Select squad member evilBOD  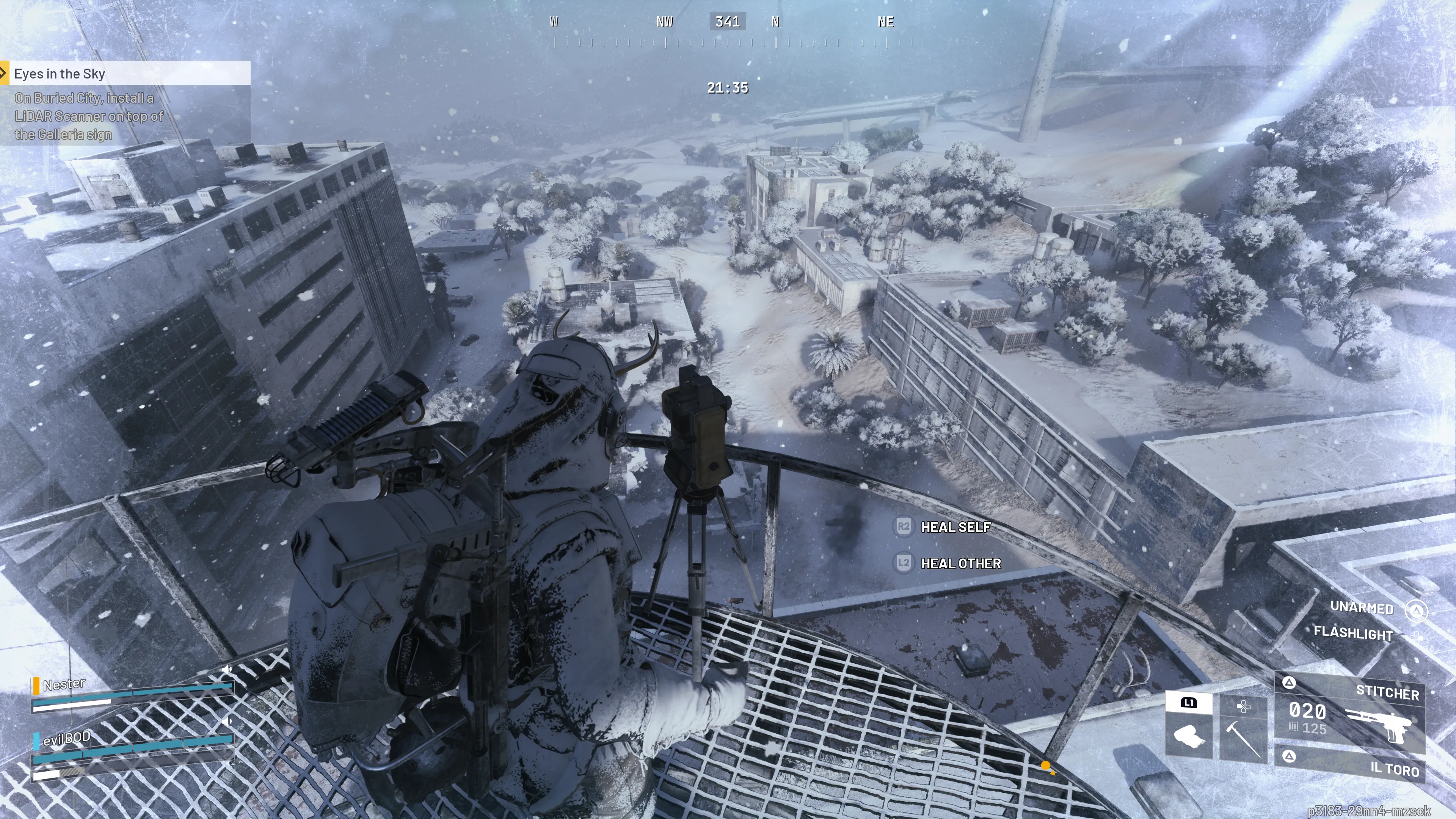(x=67, y=738)
